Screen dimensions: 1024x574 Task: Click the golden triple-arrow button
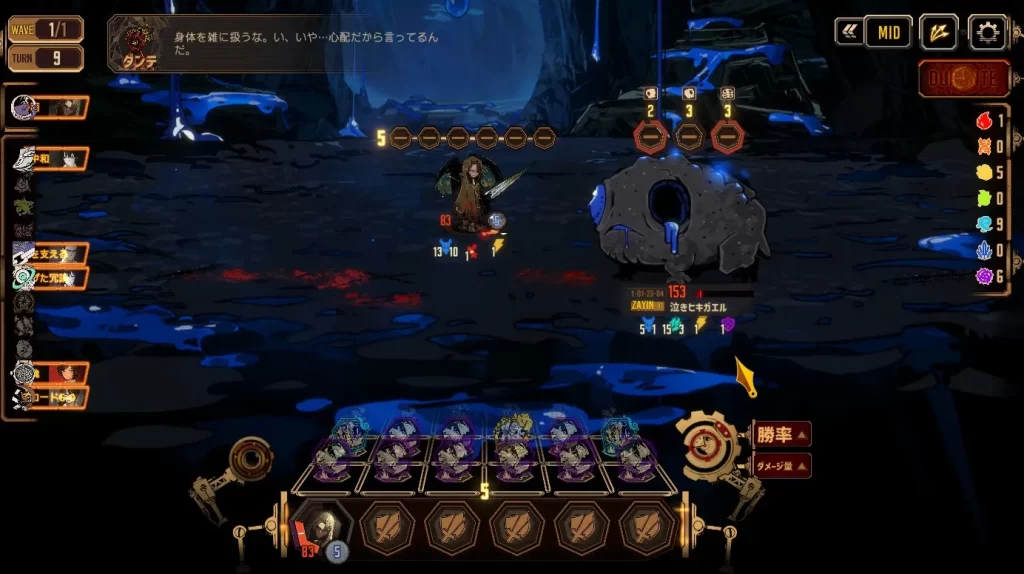[938, 32]
